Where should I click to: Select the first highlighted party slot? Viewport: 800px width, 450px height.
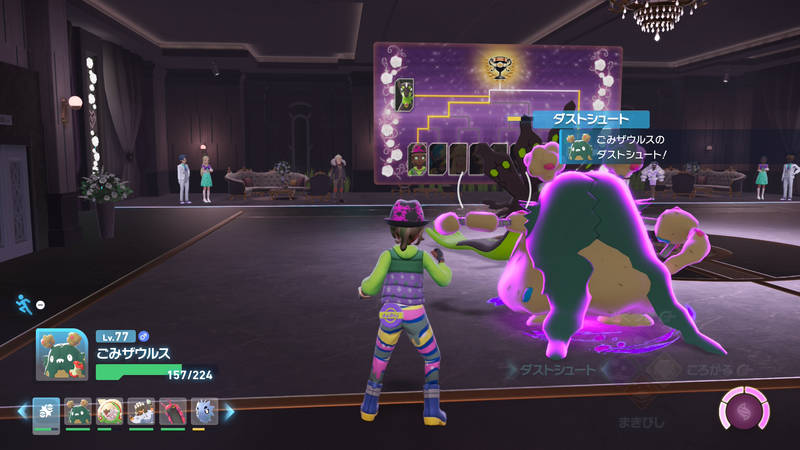pos(46,410)
